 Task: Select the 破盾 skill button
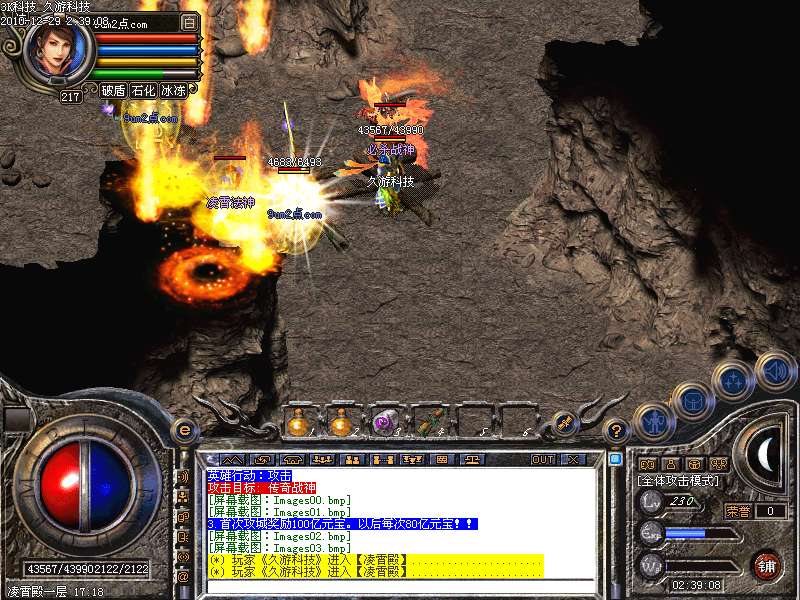click(113, 90)
